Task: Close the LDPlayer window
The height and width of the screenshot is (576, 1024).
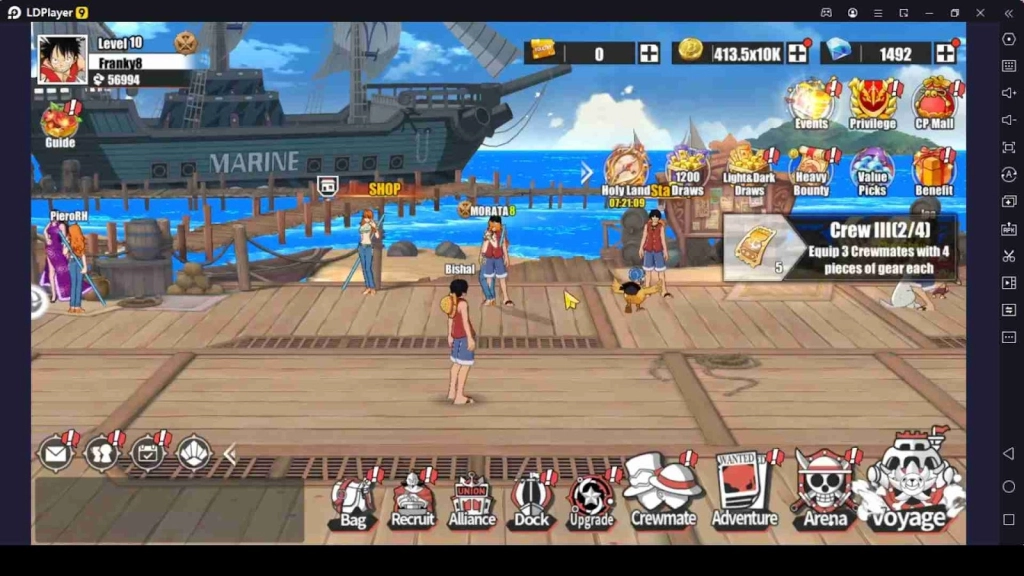Action: [981, 12]
